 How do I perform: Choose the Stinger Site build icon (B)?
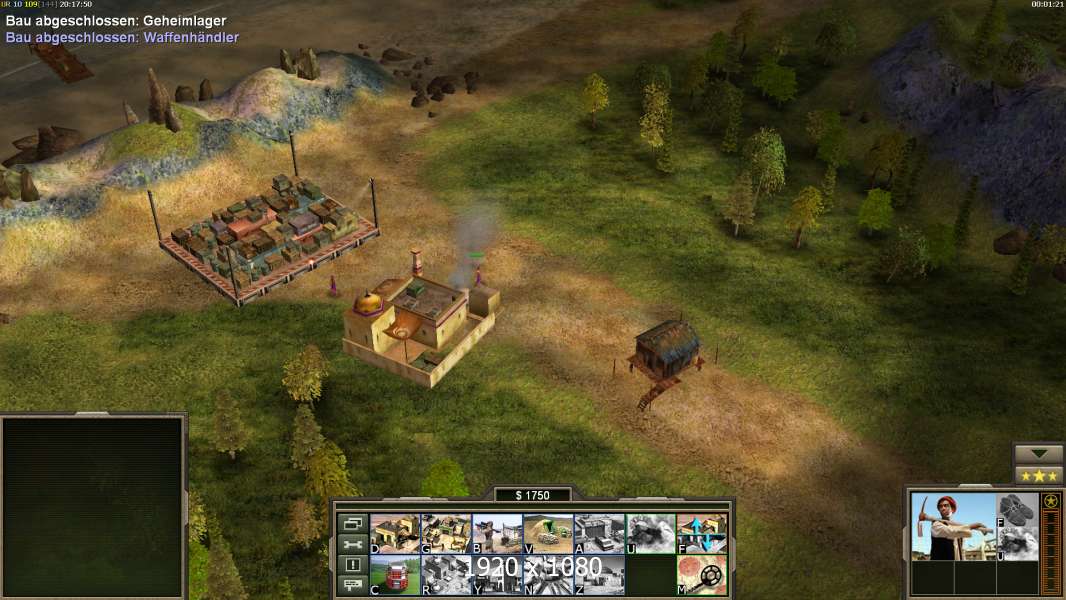click(x=497, y=533)
